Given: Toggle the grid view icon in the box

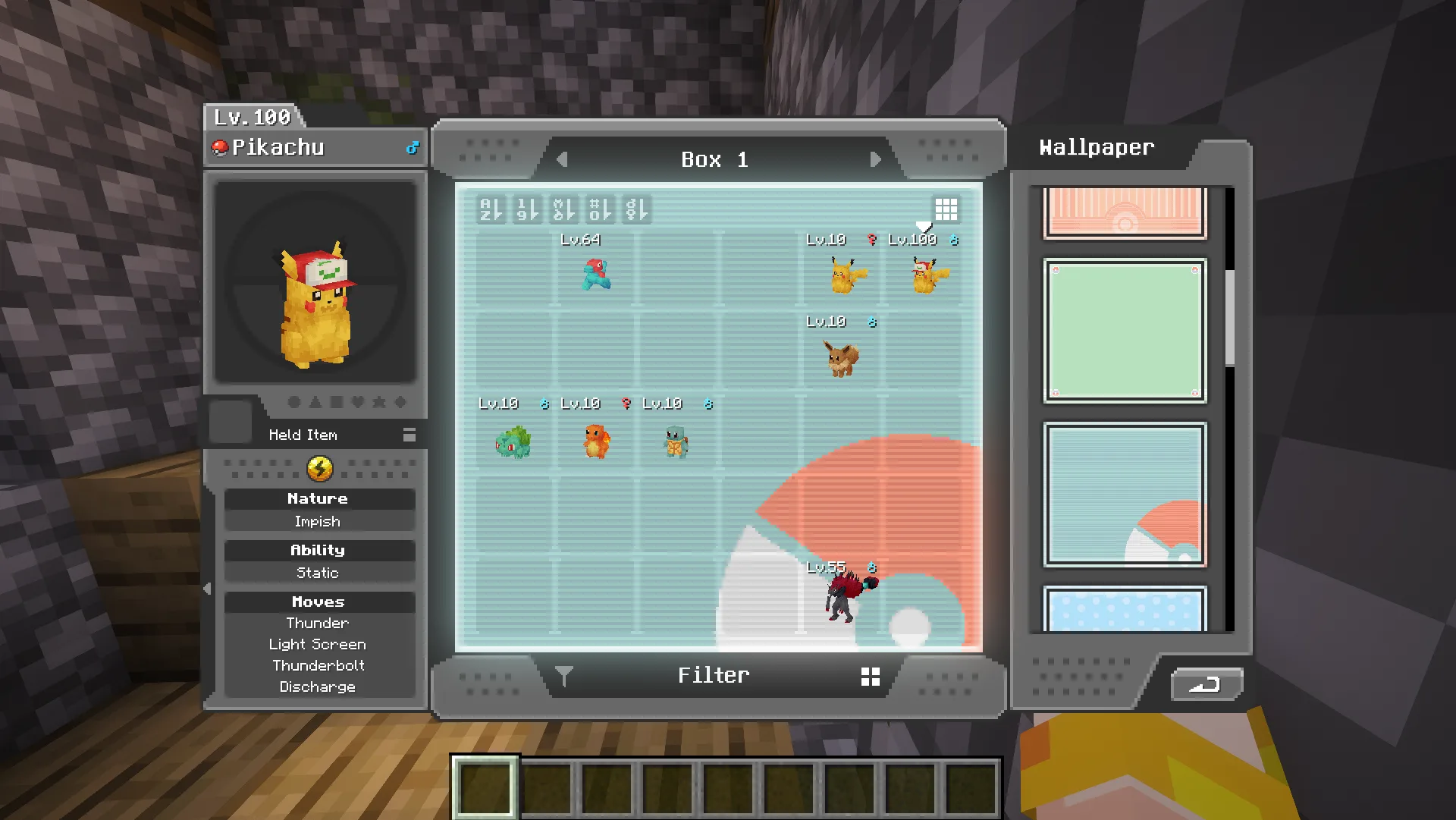Looking at the screenshot, I should click(946, 209).
